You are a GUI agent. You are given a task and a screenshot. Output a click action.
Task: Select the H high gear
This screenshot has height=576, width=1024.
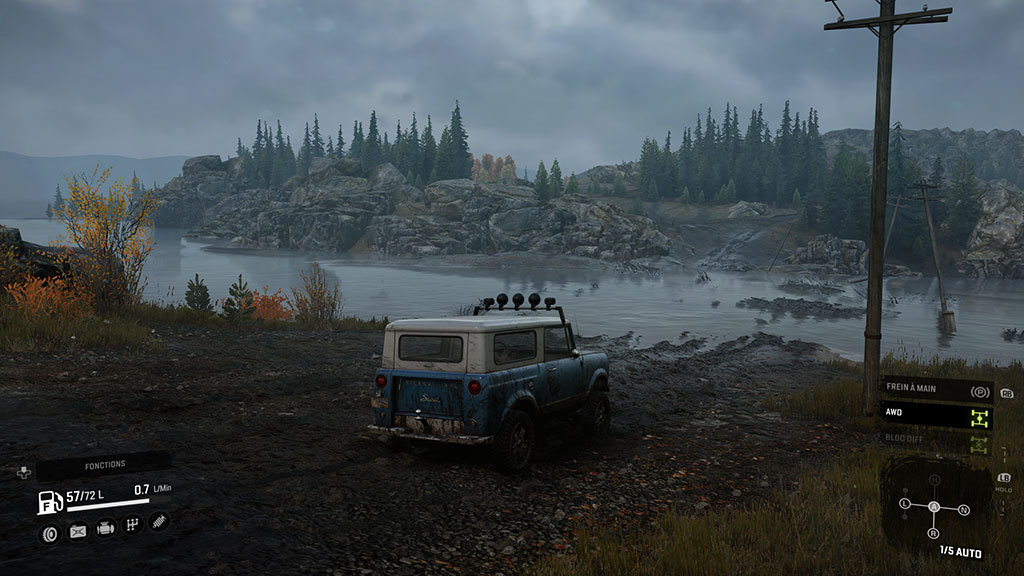(935, 480)
